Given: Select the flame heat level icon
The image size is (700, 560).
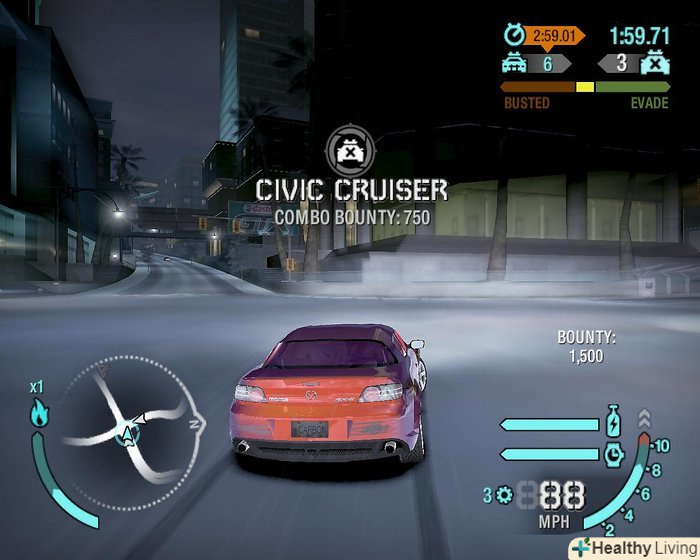Looking at the screenshot, I should [40, 411].
